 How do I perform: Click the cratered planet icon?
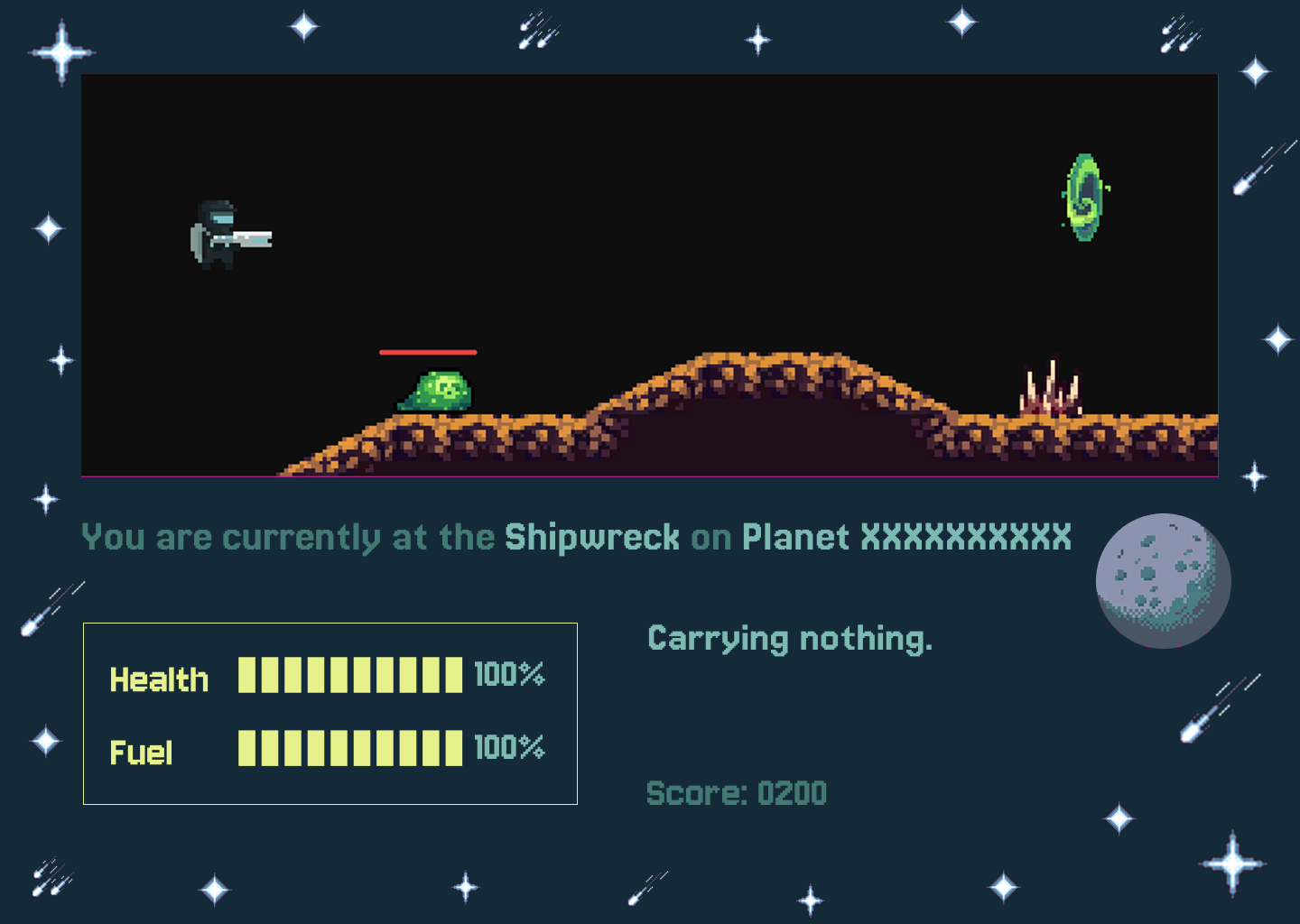pyautogui.click(x=1163, y=580)
